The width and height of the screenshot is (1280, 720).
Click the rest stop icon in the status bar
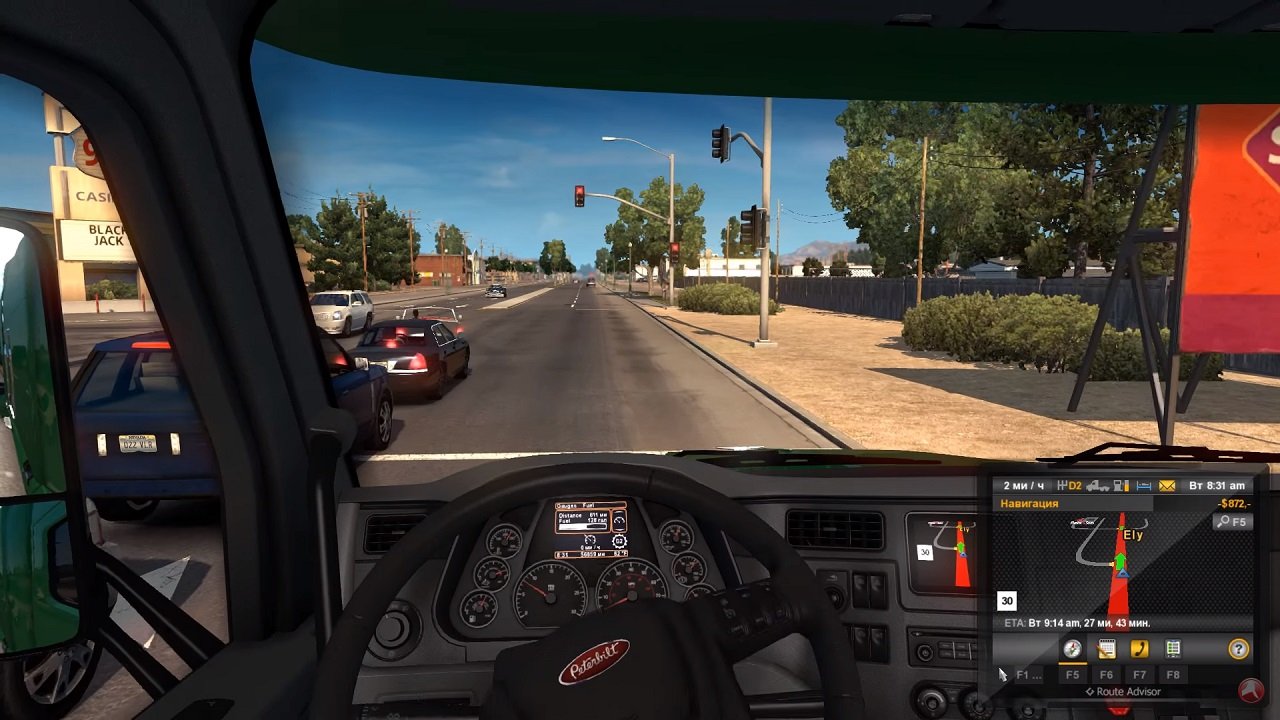[x=1143, y=486]
